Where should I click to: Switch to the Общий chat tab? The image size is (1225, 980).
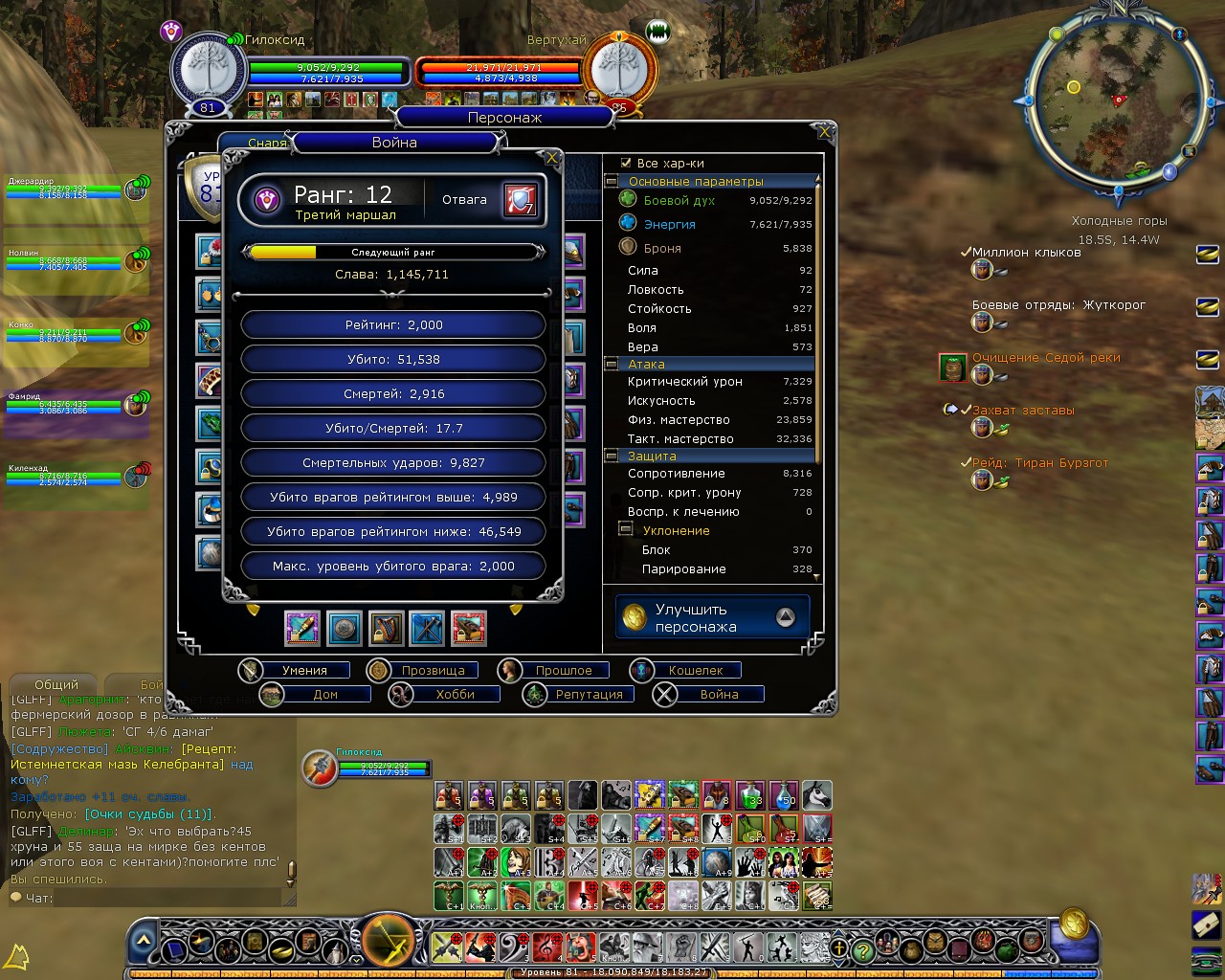coord(56,685)
